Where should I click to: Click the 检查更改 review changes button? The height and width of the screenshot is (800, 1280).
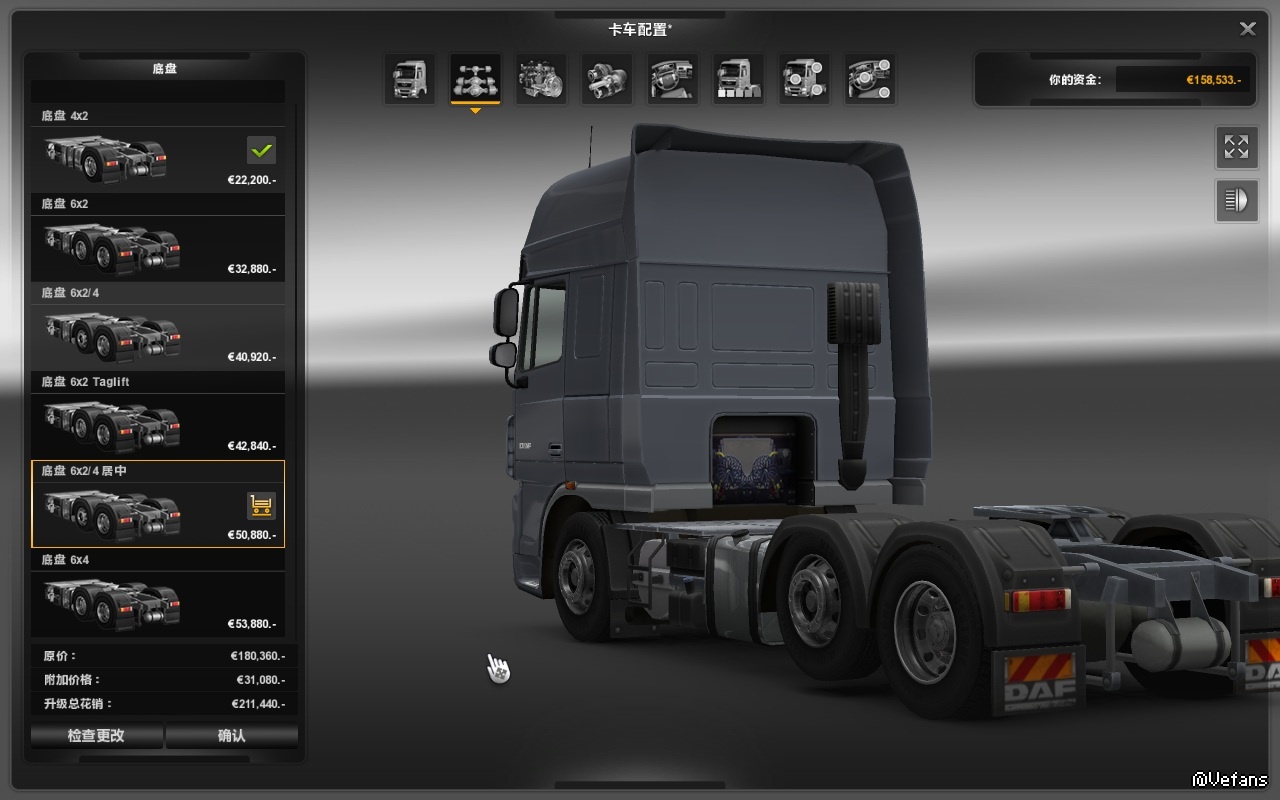pos(96,736)
